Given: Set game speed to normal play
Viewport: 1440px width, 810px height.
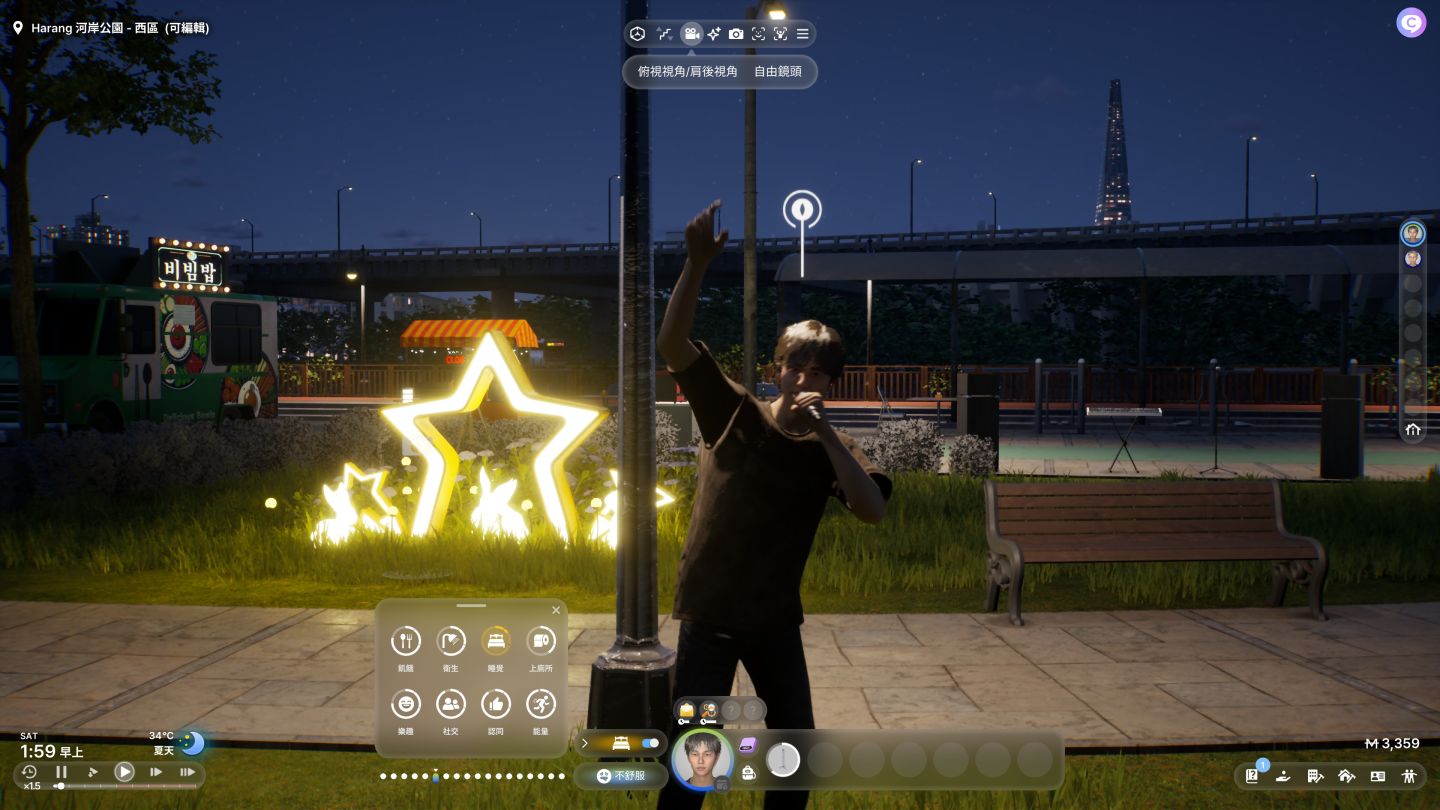Looking at the screenshot, I should pos(124,772).
